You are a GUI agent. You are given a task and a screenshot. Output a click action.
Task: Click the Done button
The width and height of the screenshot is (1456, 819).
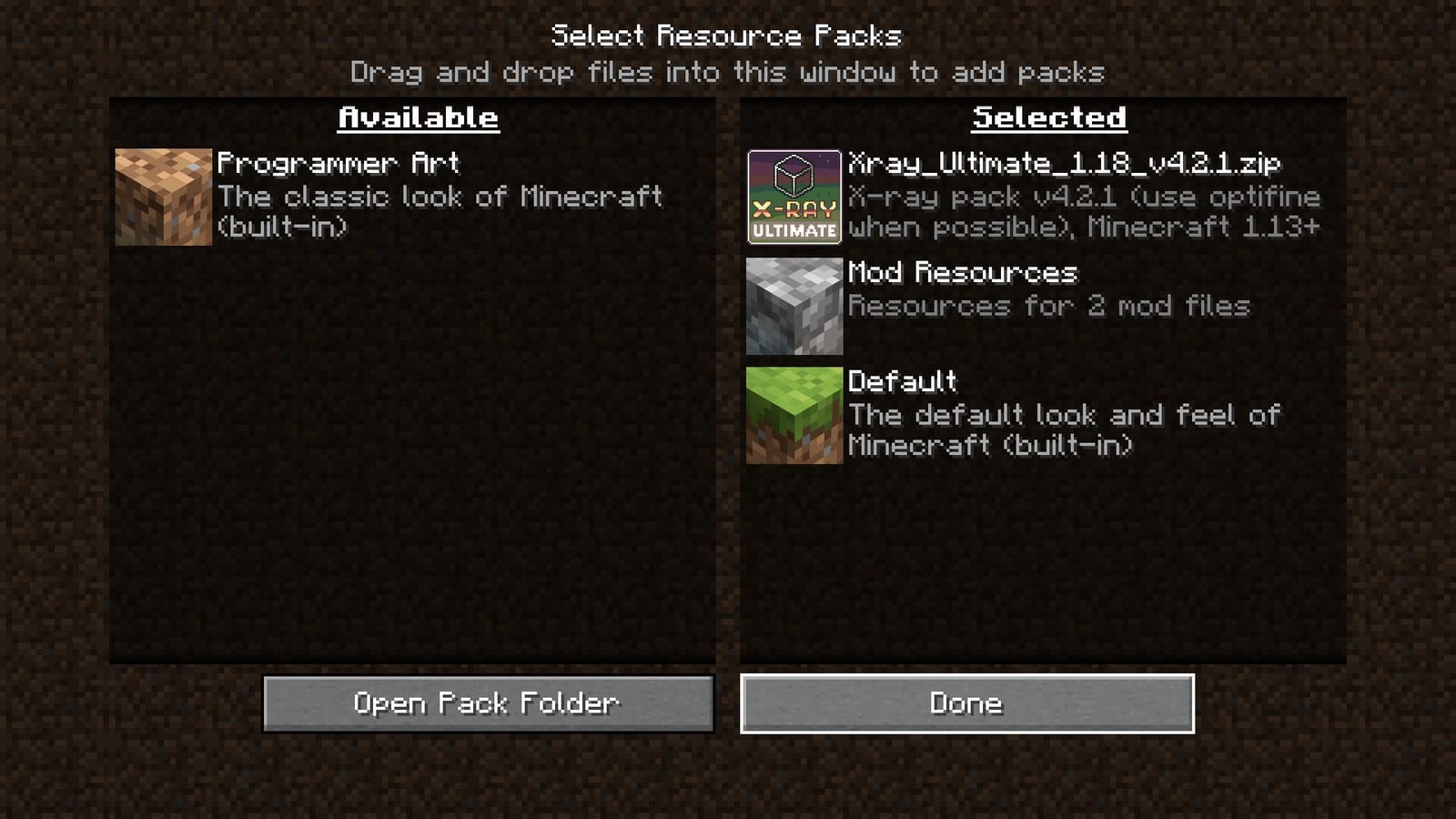(966, 703)
